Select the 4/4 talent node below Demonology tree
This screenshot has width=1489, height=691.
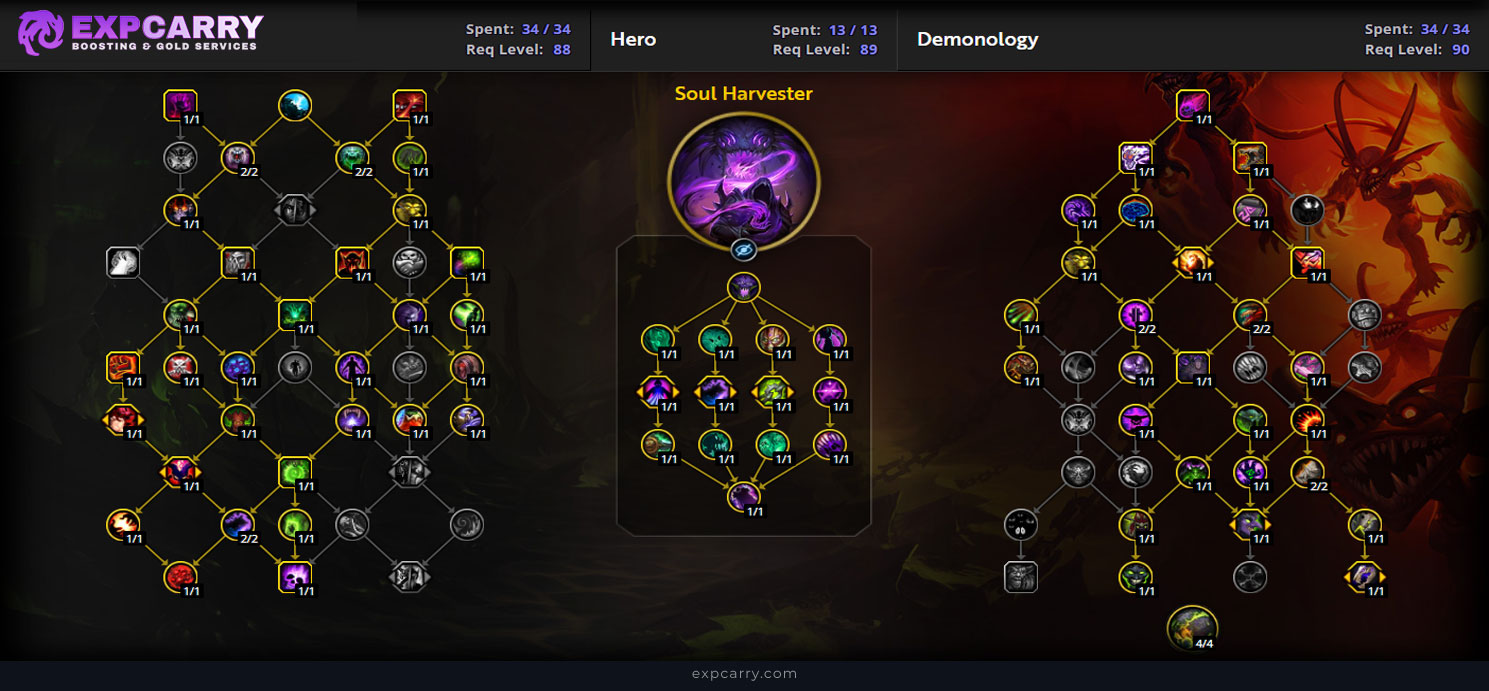point(1192,626)
